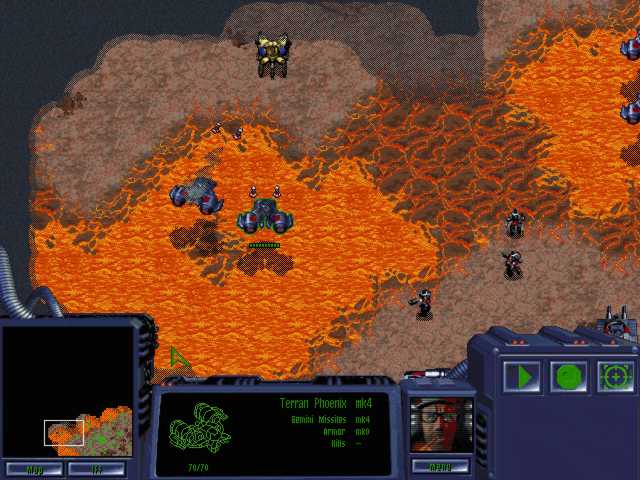
Task: Activate the green octagon Stop command
Action: pyautogui.click(x=569, y=377)
